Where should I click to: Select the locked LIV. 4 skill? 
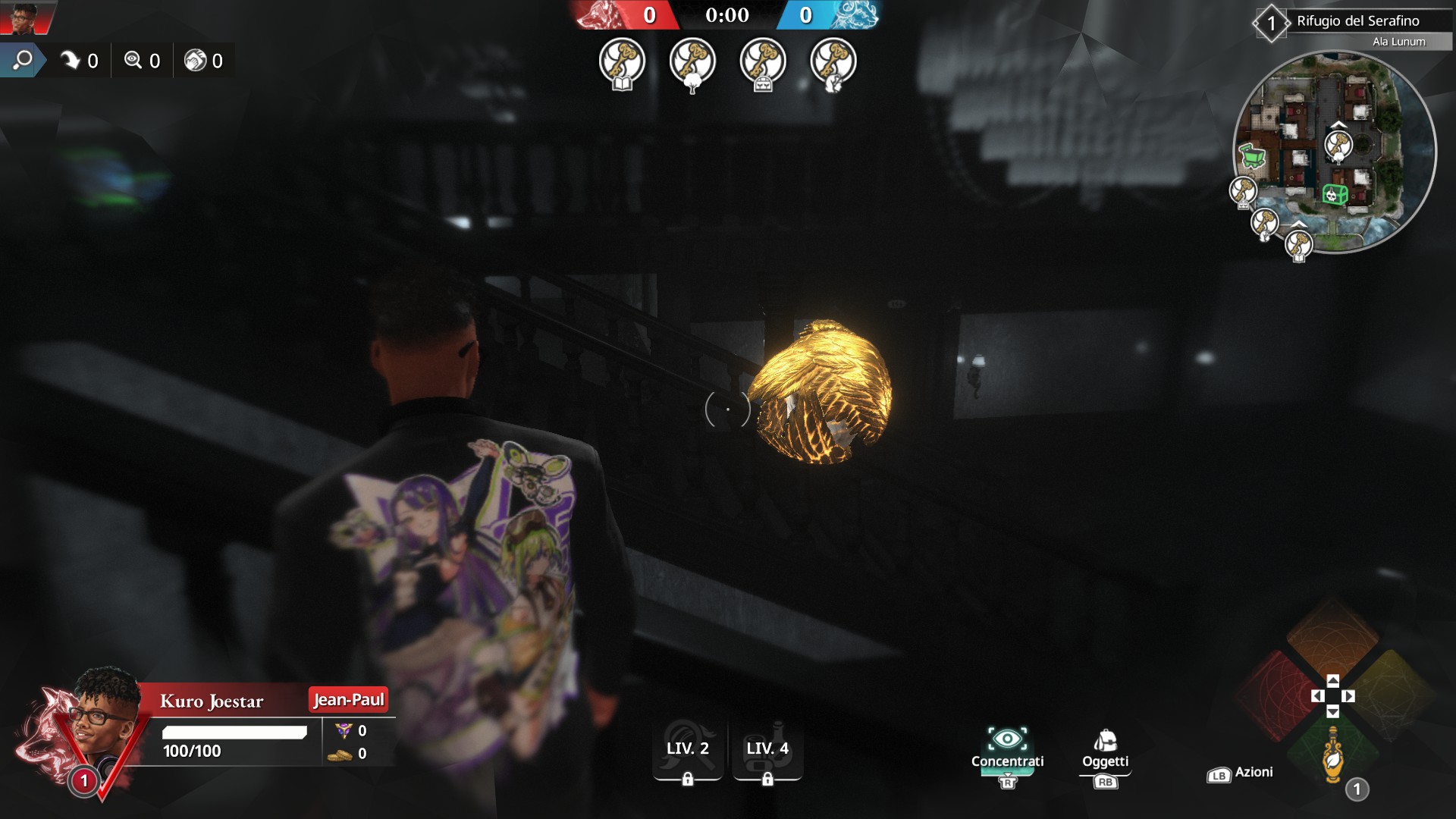tap(767, 751)
